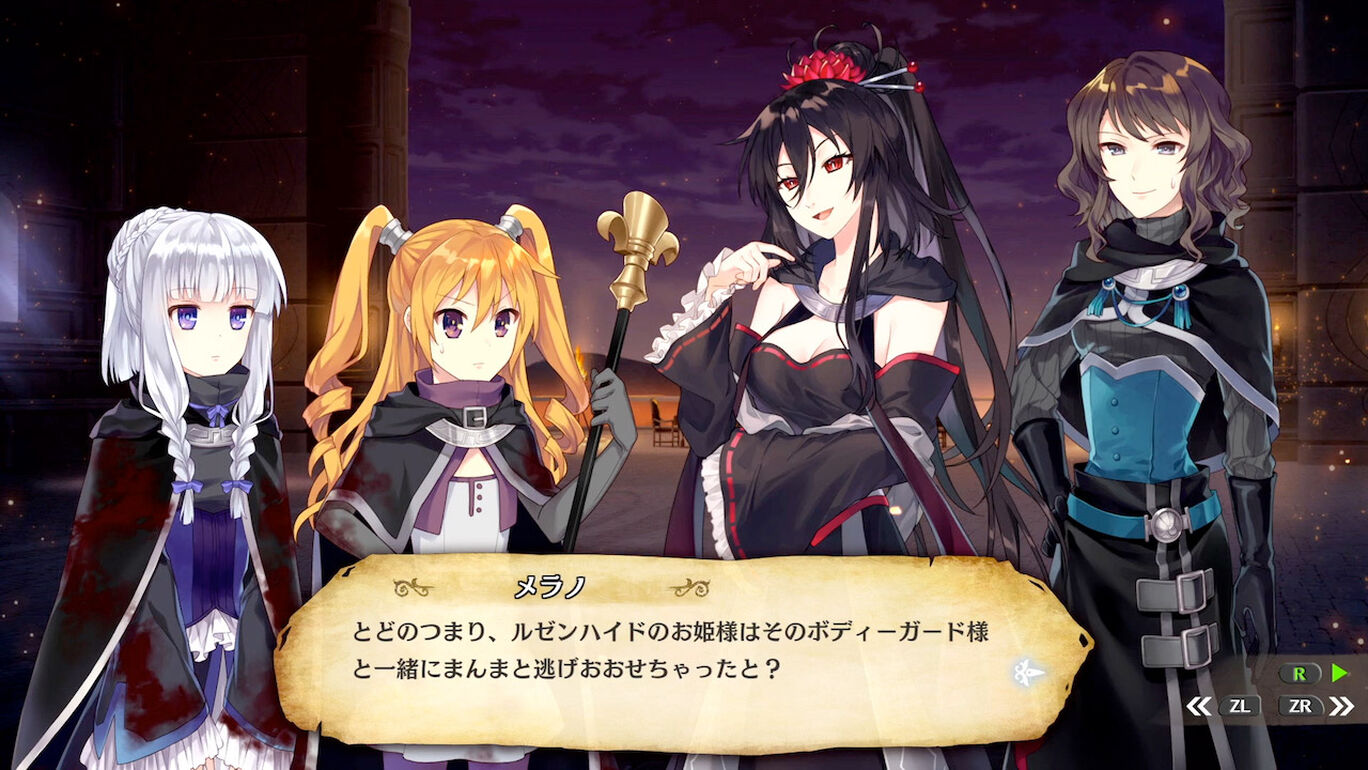Toggle backlog view with the ZL control
This screenshot has width=1368, height=770.
(x=1242, y=705)
